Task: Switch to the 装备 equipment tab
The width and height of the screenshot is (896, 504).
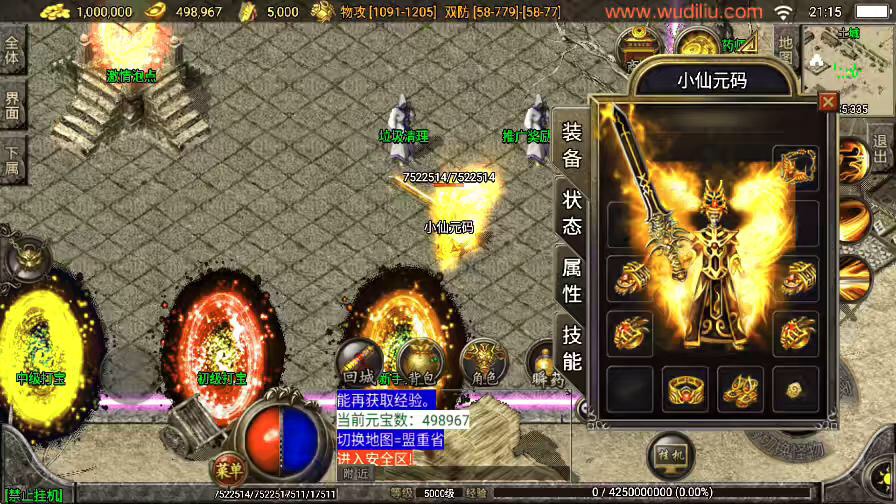Action: (571, 145)
